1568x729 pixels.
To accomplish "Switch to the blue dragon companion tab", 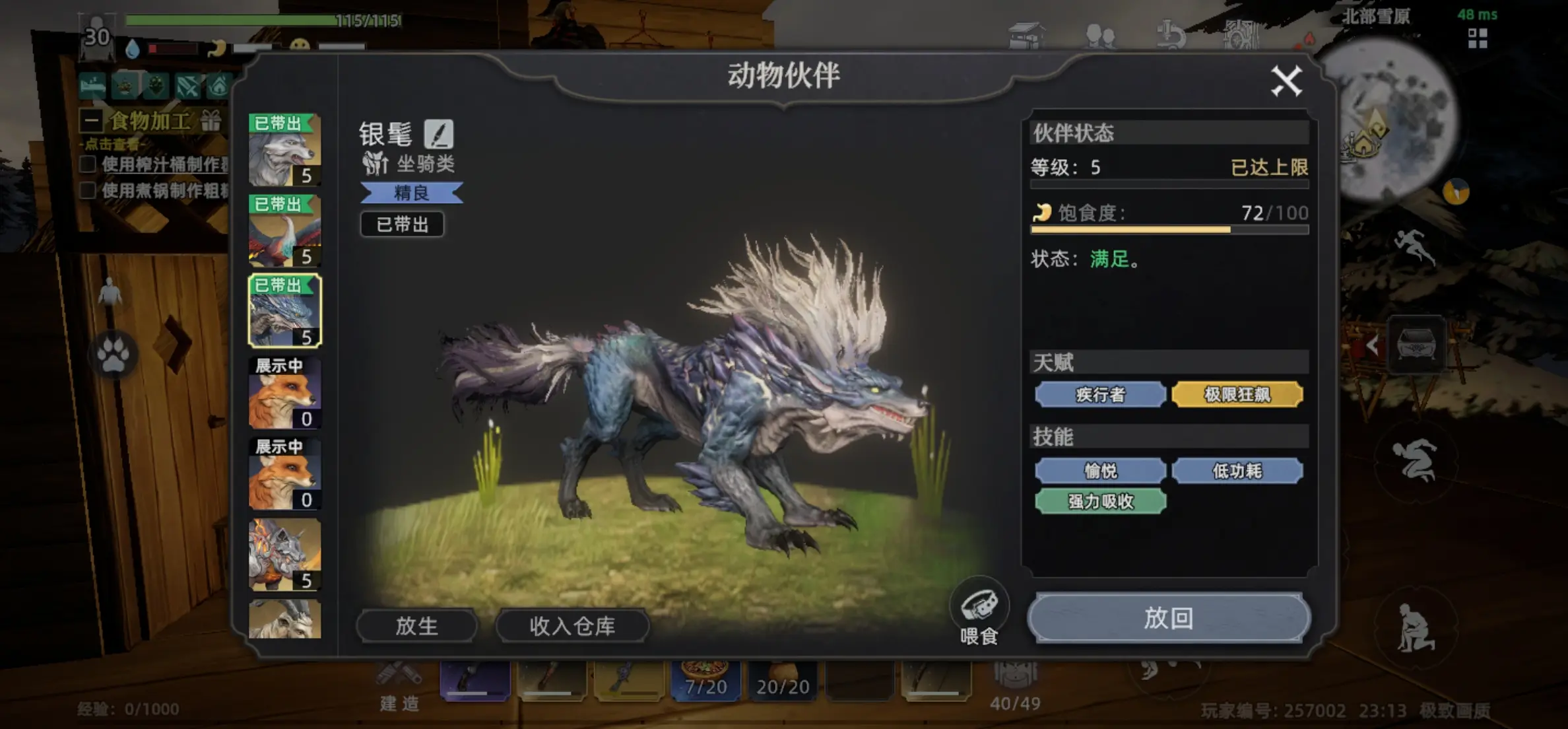I will (x=285, y=310).
